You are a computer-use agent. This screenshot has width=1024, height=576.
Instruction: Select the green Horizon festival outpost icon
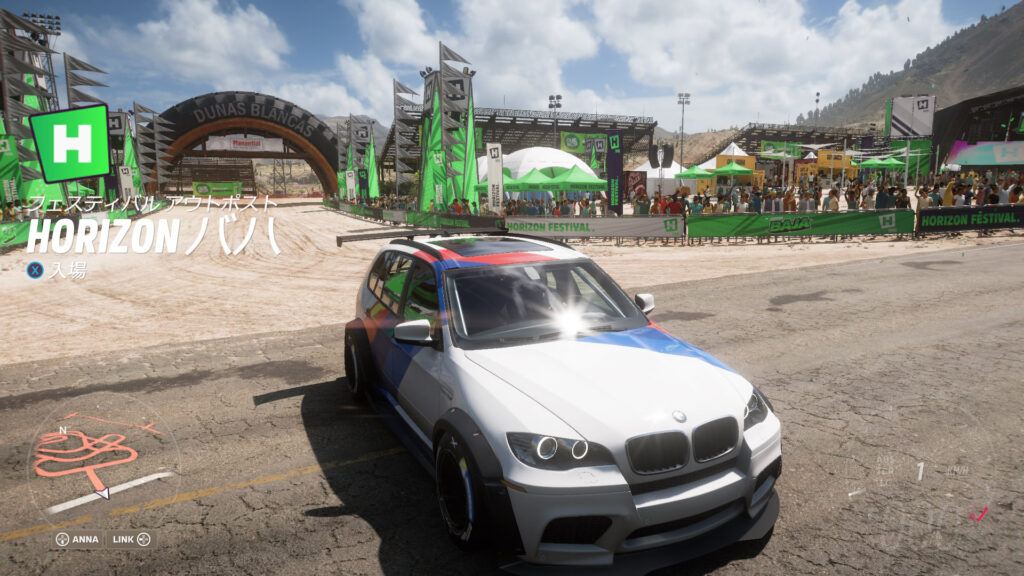(70, 143)
